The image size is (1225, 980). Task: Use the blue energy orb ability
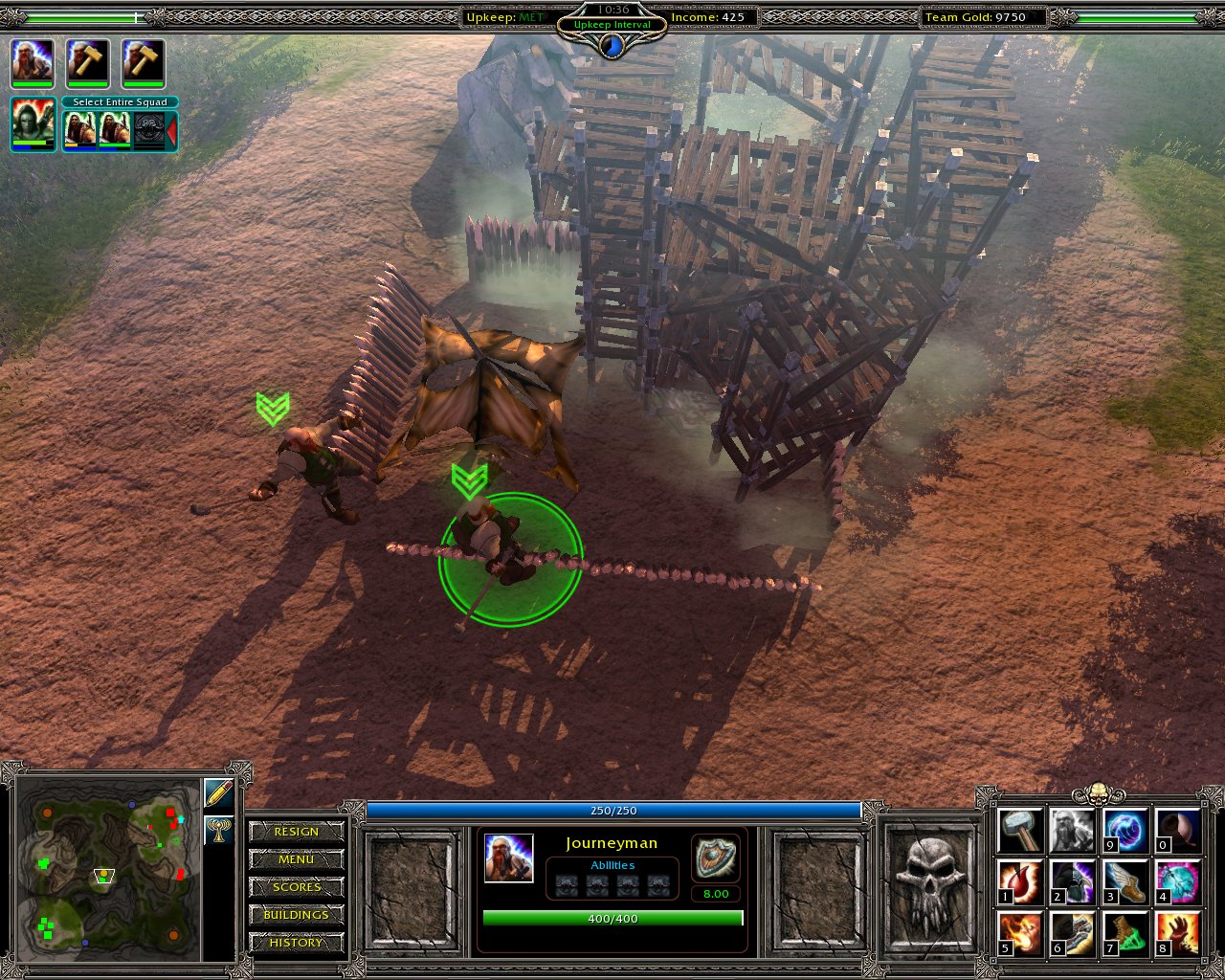point(1125,831)
